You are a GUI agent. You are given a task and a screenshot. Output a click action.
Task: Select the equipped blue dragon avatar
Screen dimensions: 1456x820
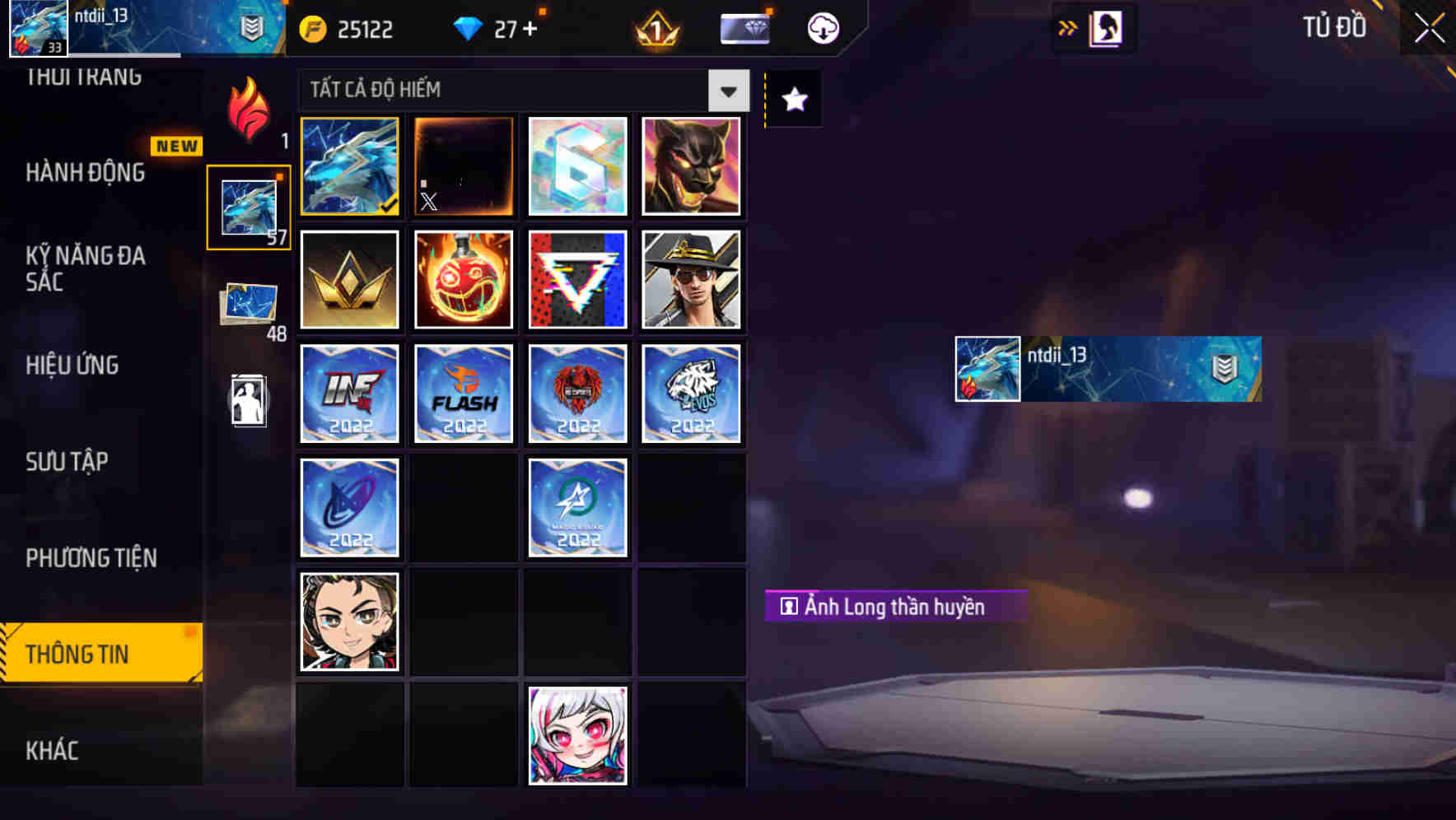[348, 166]
